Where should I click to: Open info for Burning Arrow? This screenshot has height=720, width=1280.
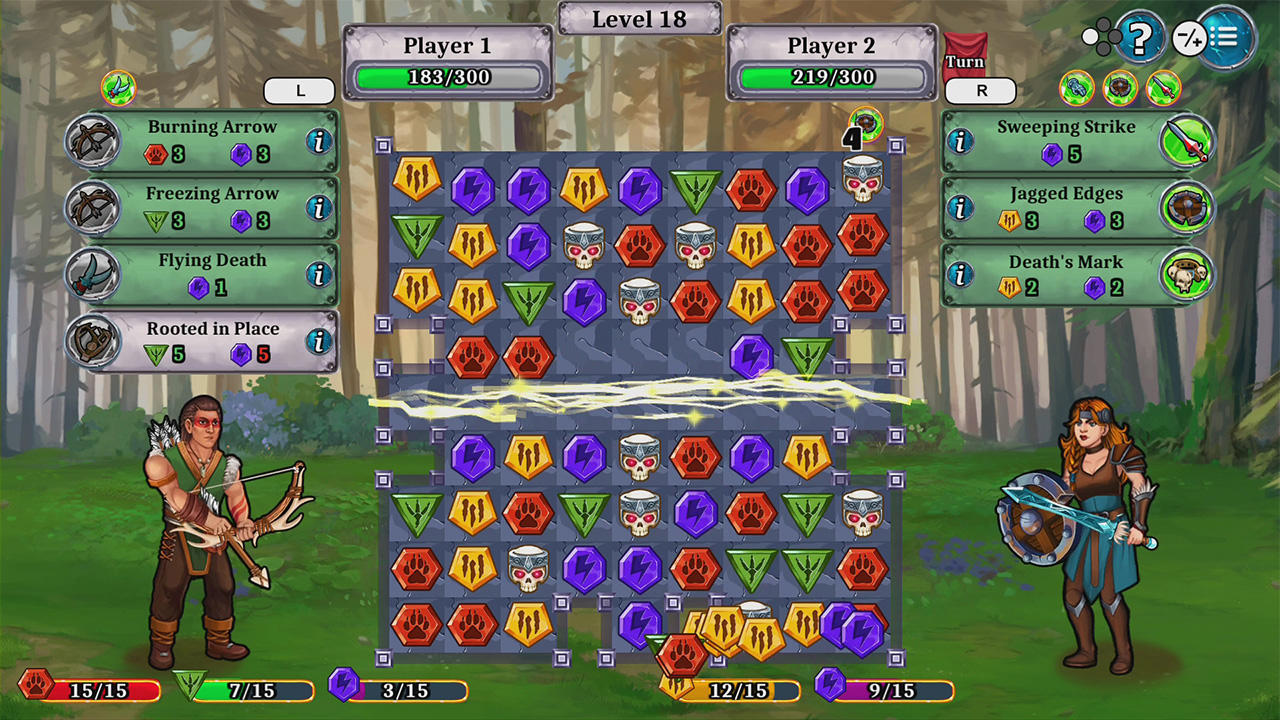click(319, 140)
